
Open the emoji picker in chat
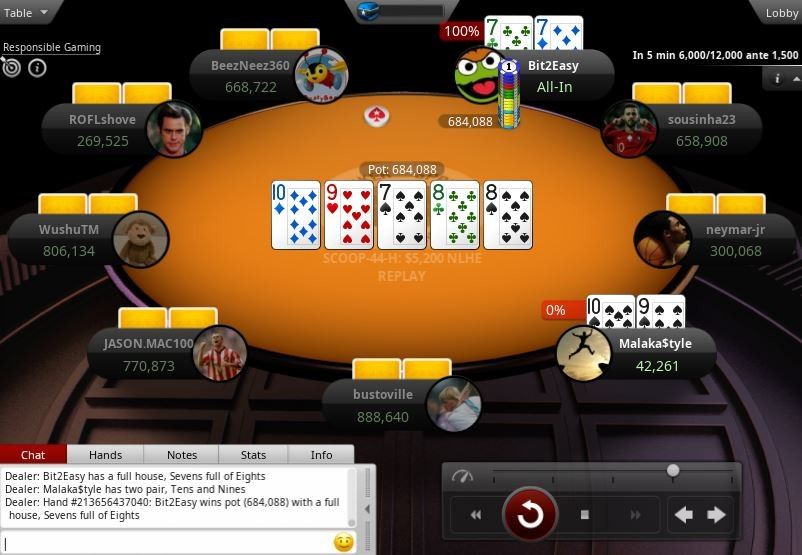coord(343,543)
